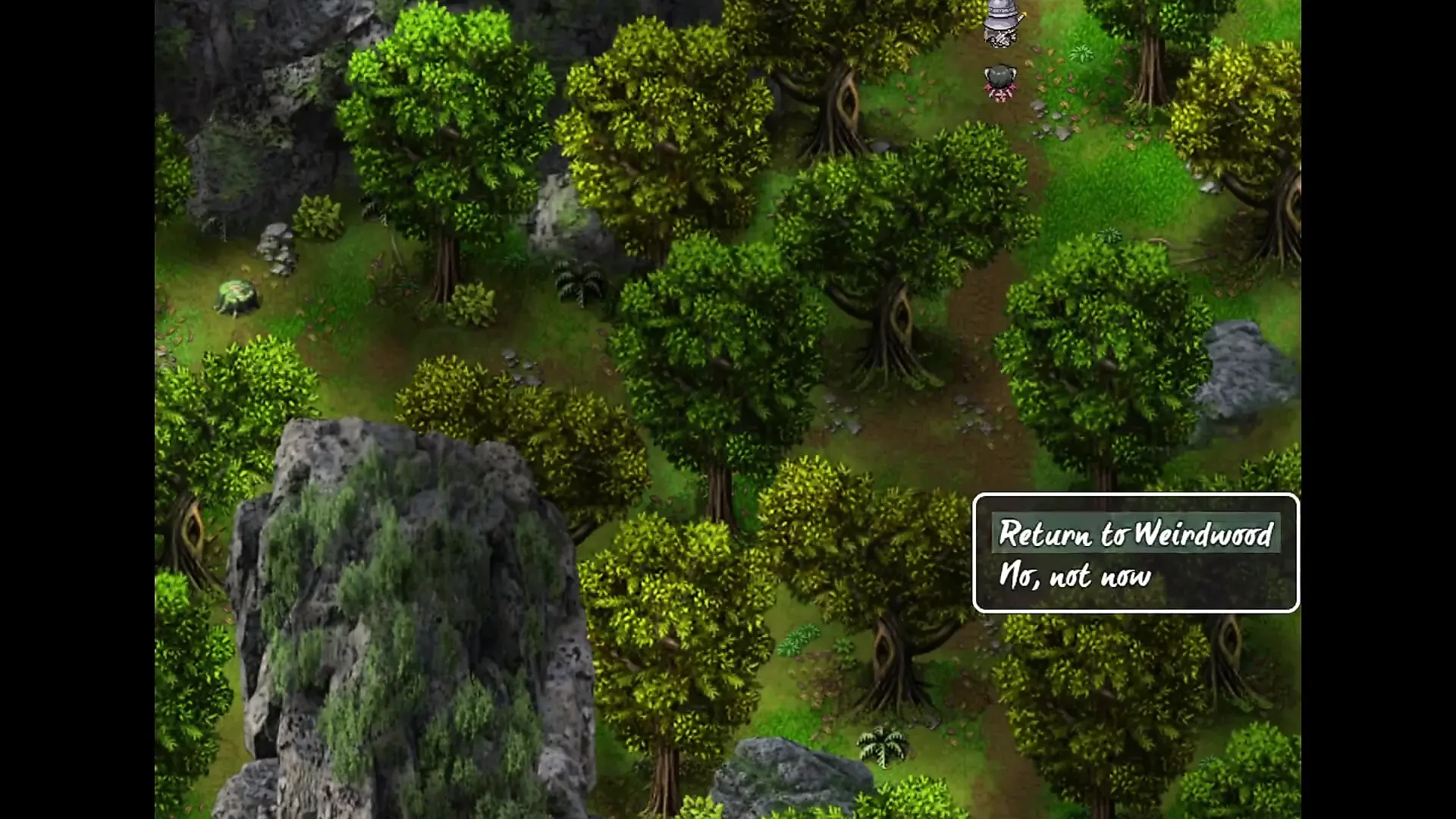Select the "No, not now" choice
The height and width of the screenshot is (819, 1456).
1075,577
